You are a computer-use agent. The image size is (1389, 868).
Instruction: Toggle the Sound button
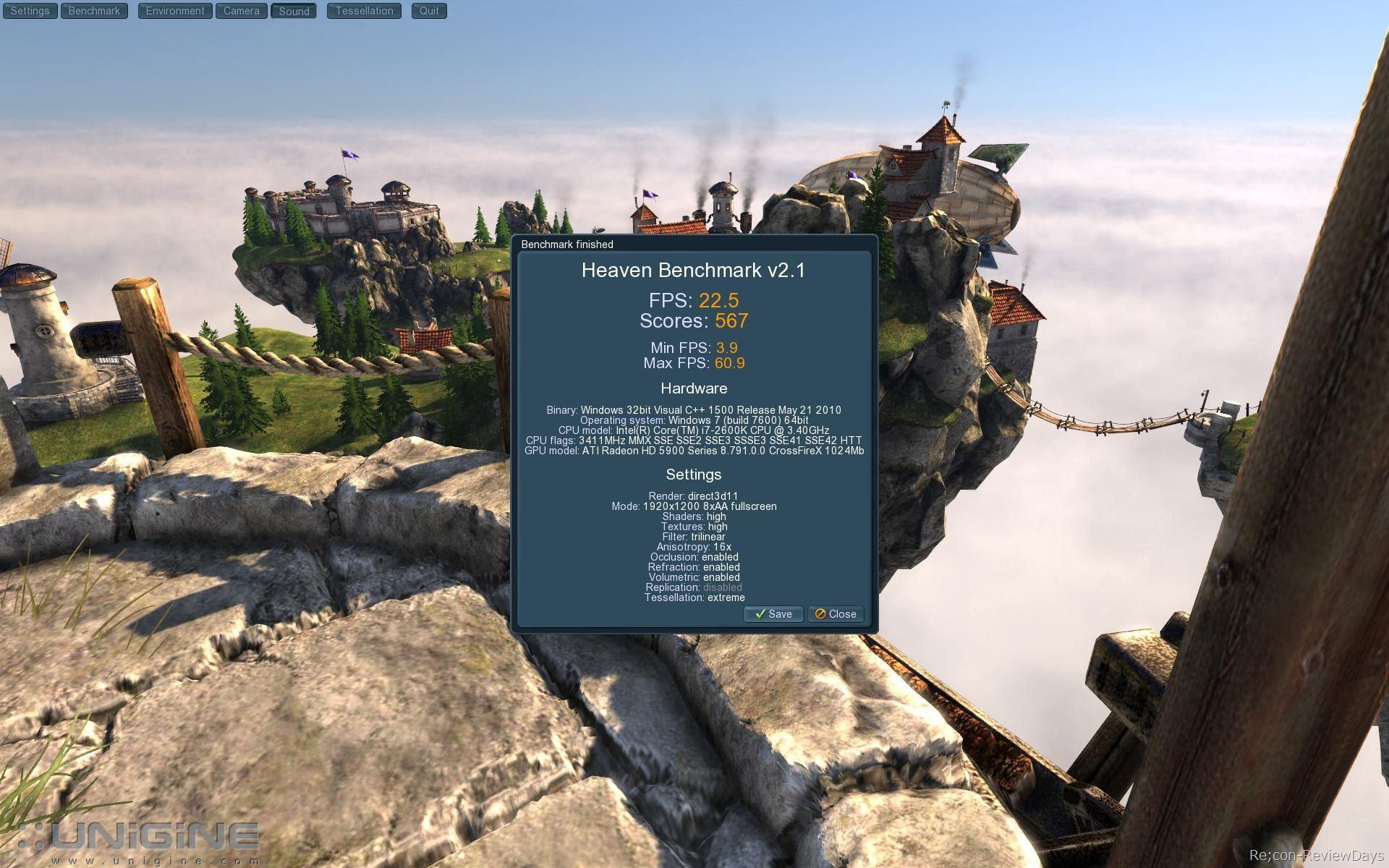point(294,11)
